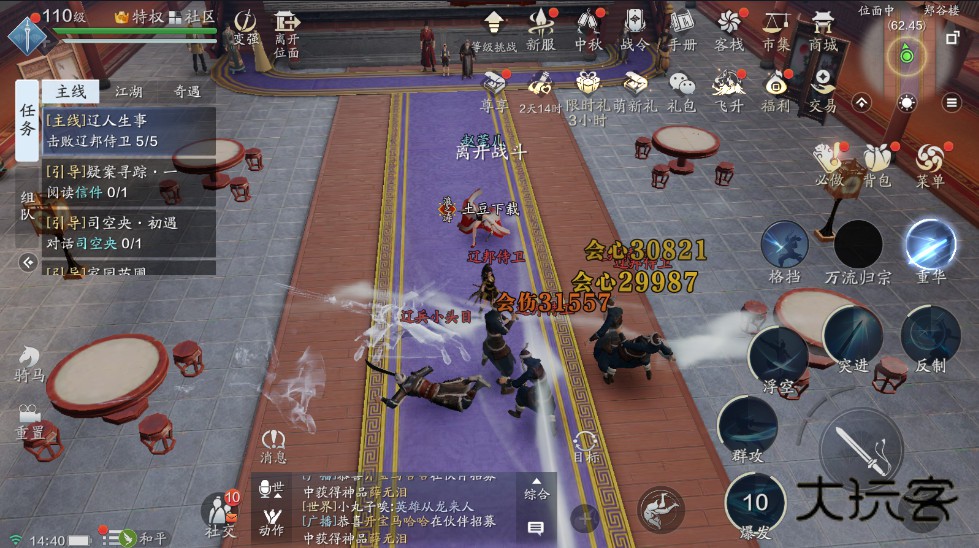979x548 pixels.
Task: Open the 礼包 gift pack menu
Action: [682, 88]
